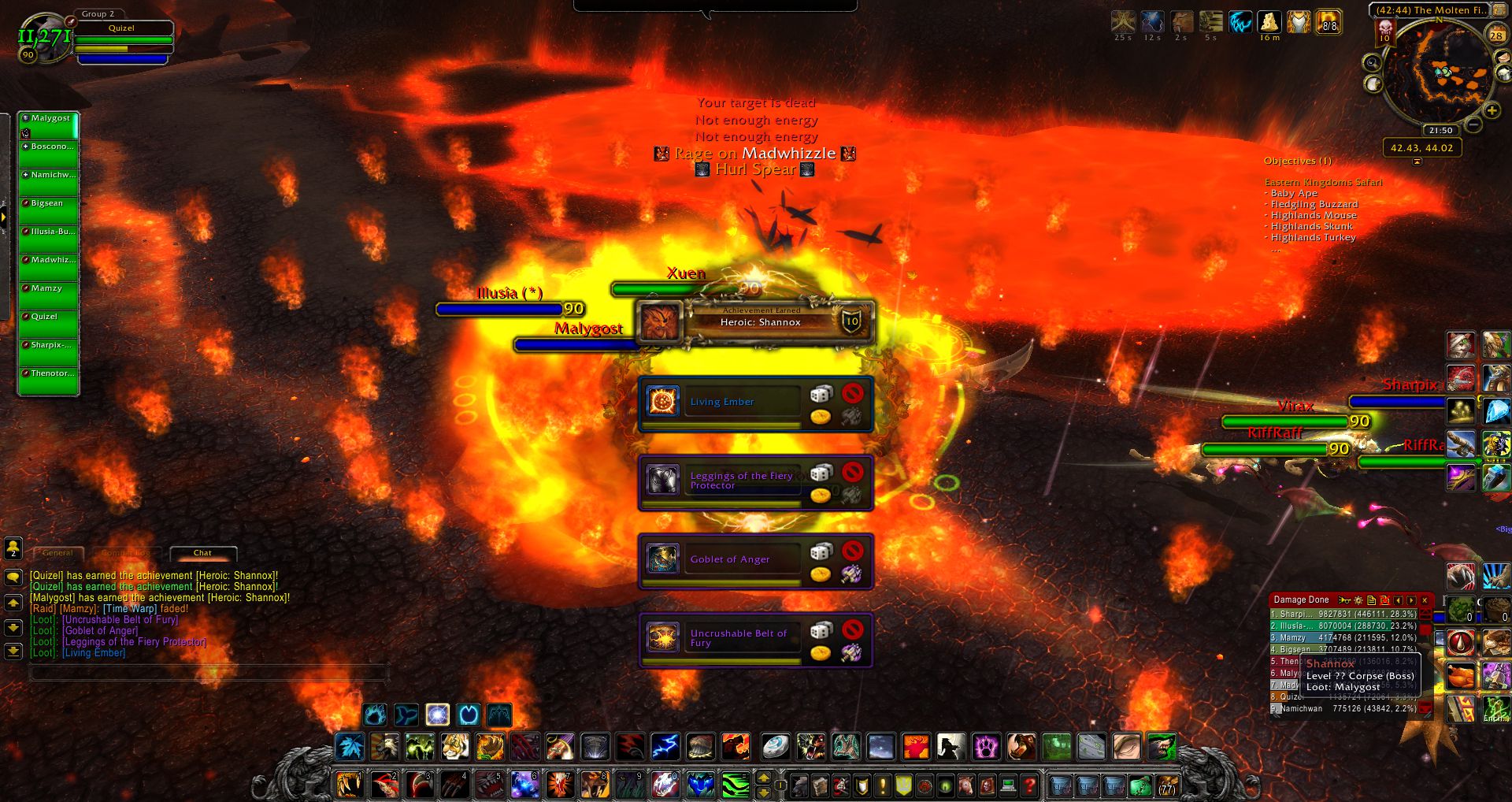Reset Recount data with the red-crossed file icon
The image size is (1512, 802).
(1385, 600)
